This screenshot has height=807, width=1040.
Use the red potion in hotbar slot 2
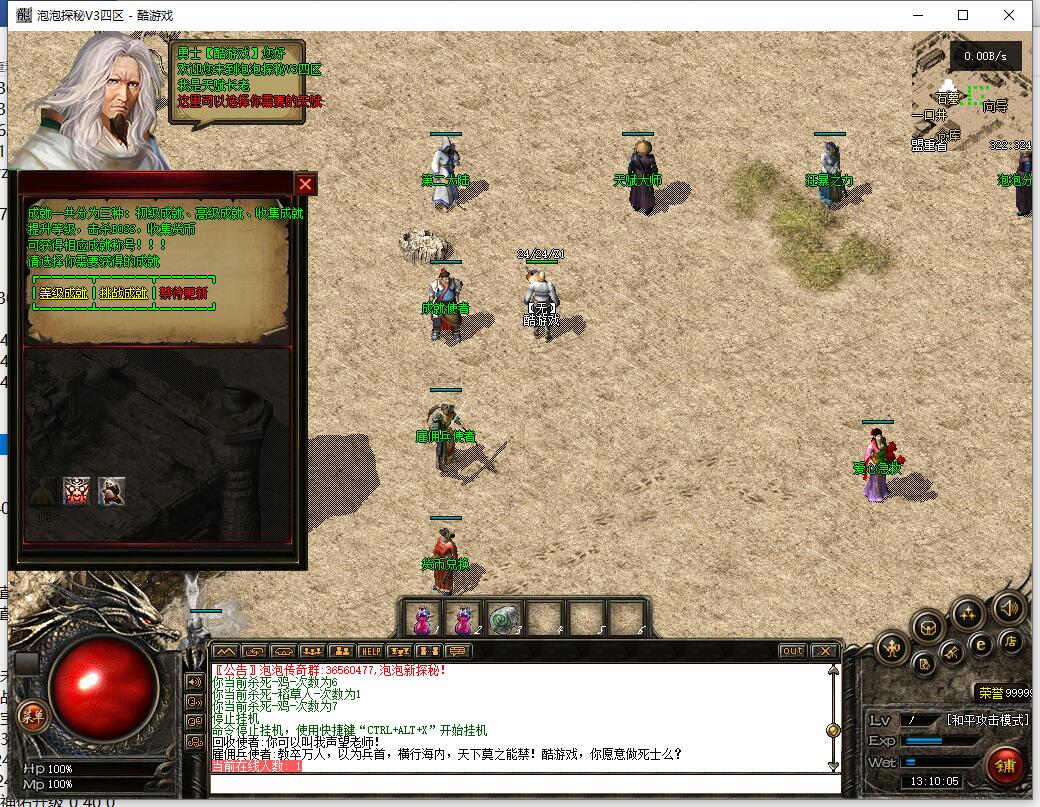pos(463,619)
